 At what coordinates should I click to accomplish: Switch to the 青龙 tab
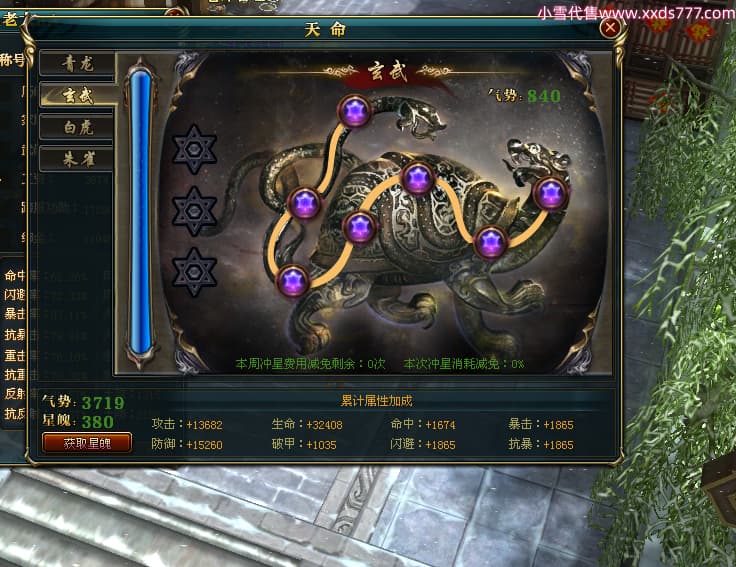pyautogui.click(x=76, y=65)
